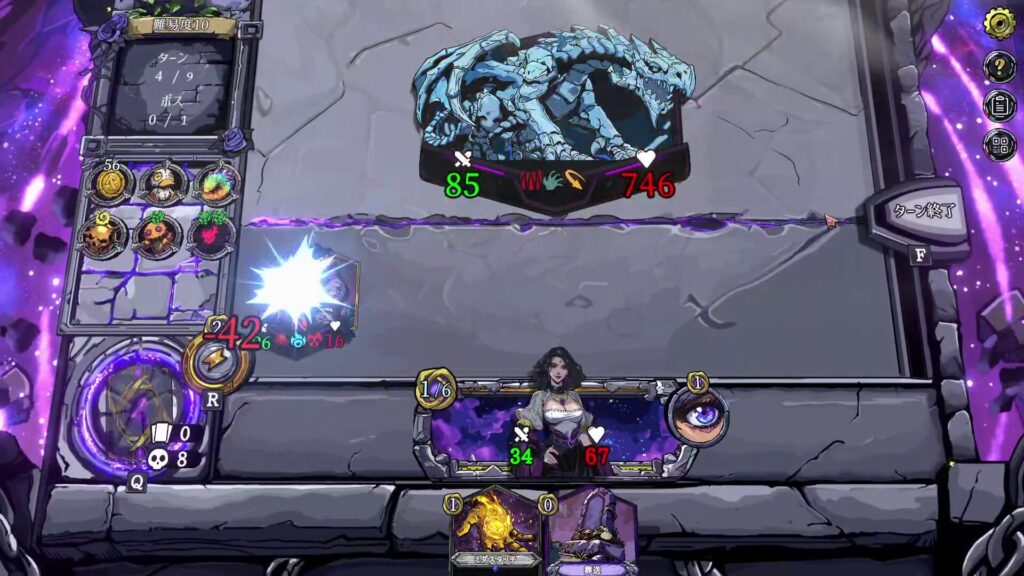The width and height of the screenshot is (1024, 576).
Task: Click the ターン終了 end turn button
Action: pos(917,213)
